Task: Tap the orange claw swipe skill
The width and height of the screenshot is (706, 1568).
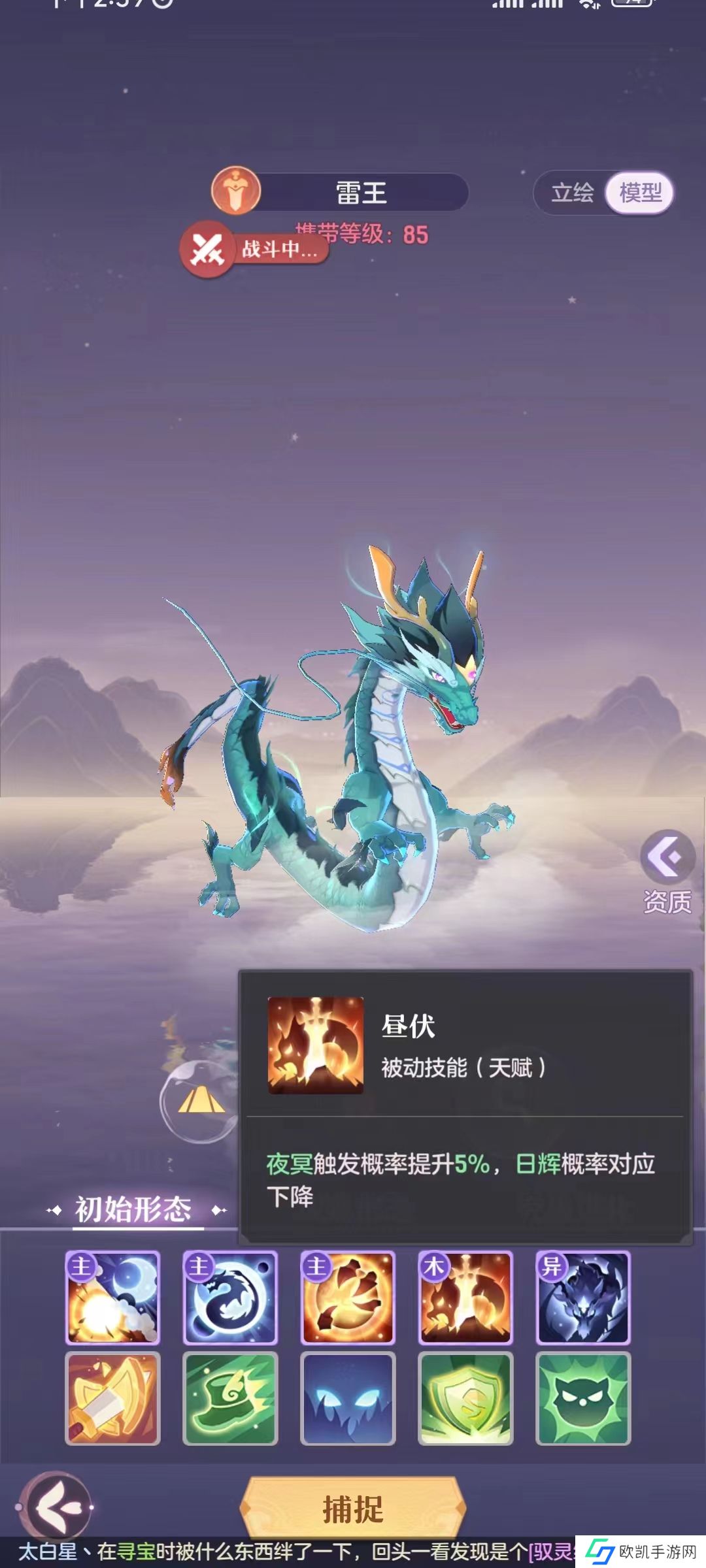Action: [x=348, y=1298]
